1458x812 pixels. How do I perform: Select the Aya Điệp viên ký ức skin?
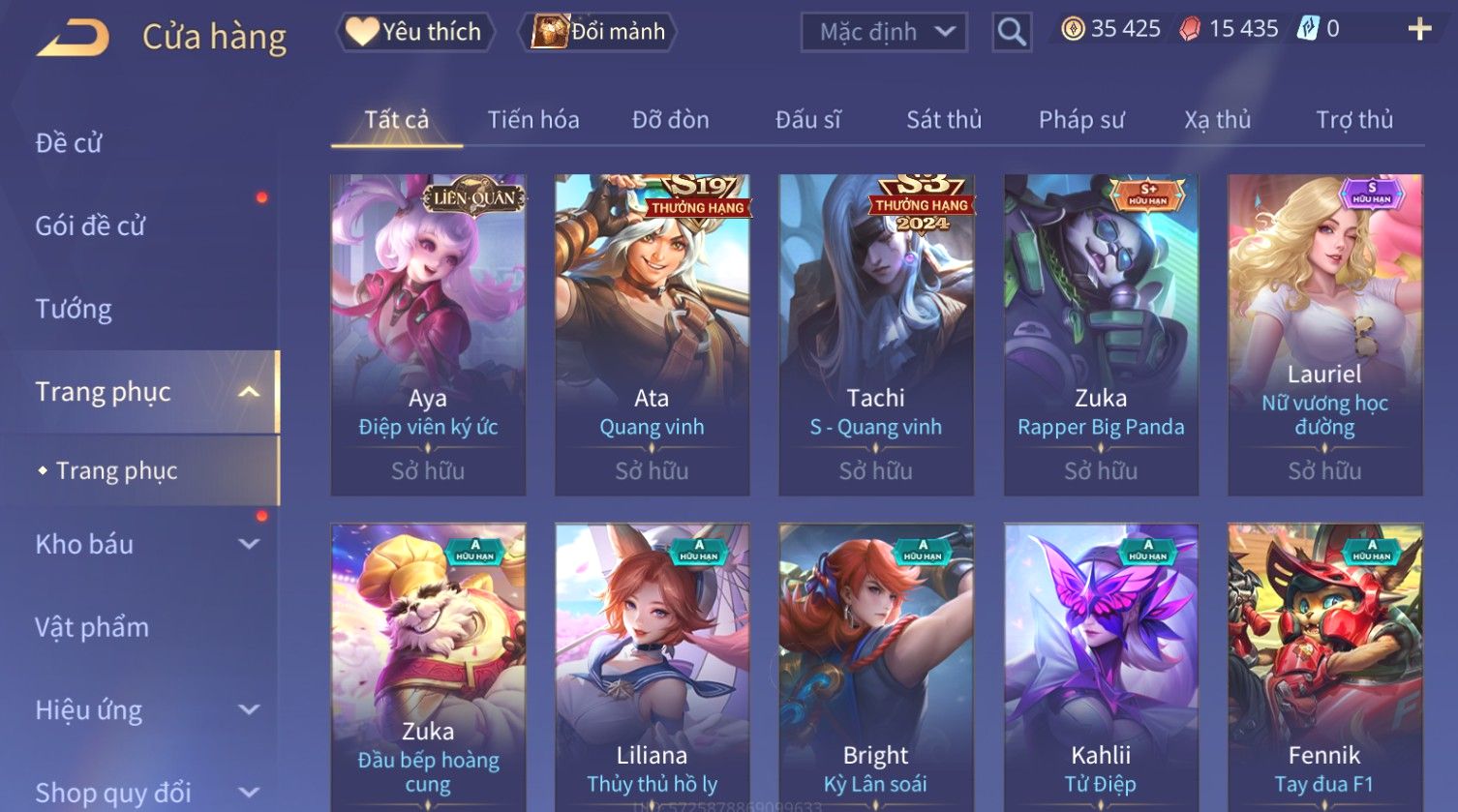(428, 334)
